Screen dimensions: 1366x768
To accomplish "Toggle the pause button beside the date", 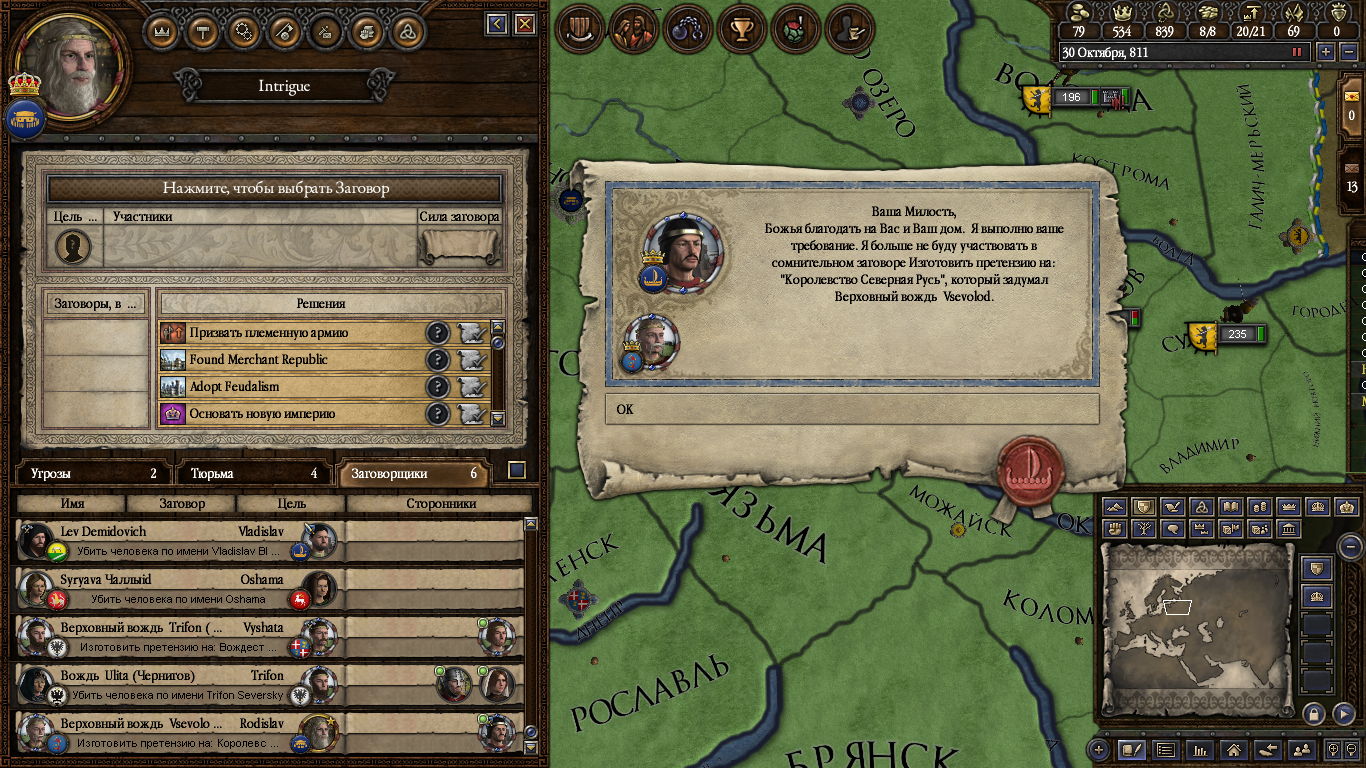I will coord(1298,52).
